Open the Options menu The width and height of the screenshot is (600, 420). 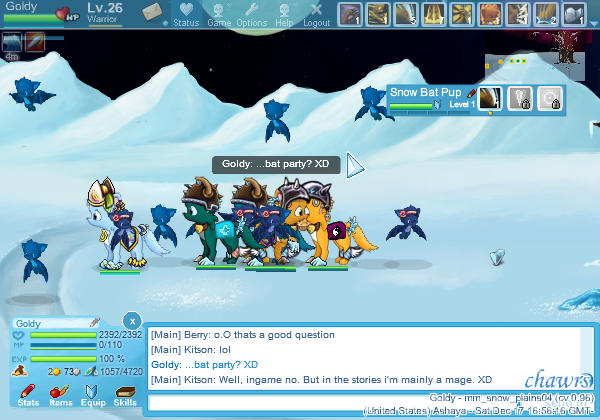tap(251, 15)
